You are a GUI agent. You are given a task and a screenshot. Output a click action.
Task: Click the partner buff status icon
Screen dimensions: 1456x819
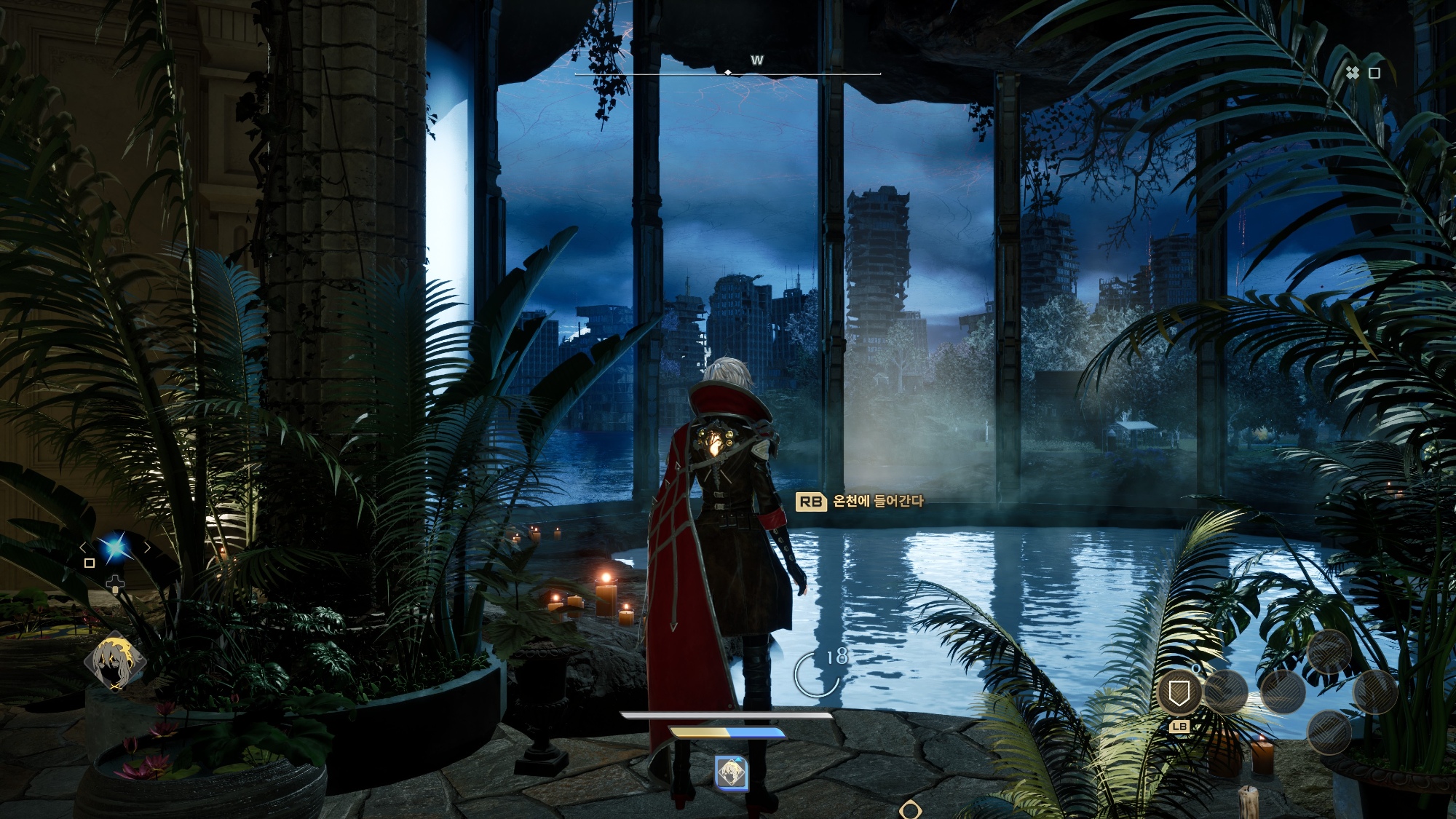(731, 772)
